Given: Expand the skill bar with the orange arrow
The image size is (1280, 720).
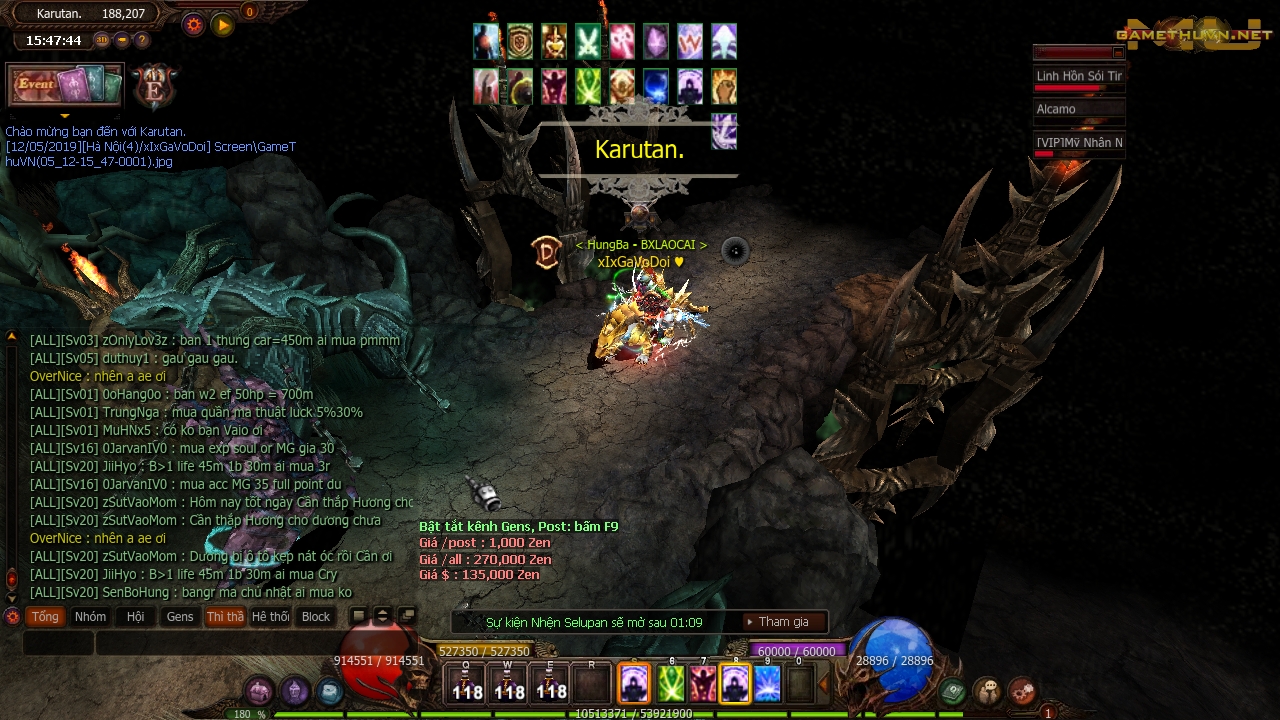Looking at the screenshot, I should [x=823, y=685].
